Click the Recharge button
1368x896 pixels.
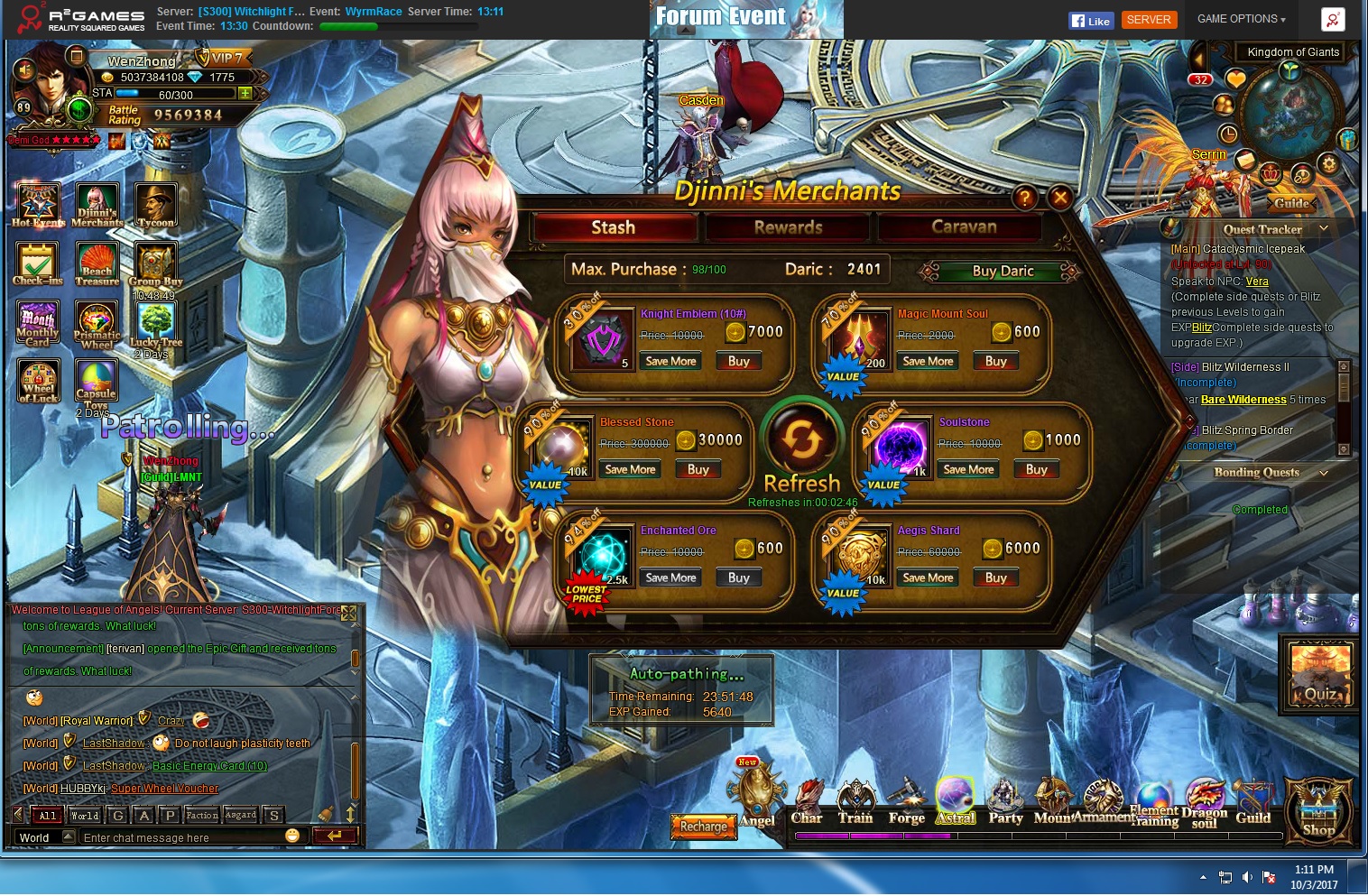pyautogui.click(x=703, y=827)
